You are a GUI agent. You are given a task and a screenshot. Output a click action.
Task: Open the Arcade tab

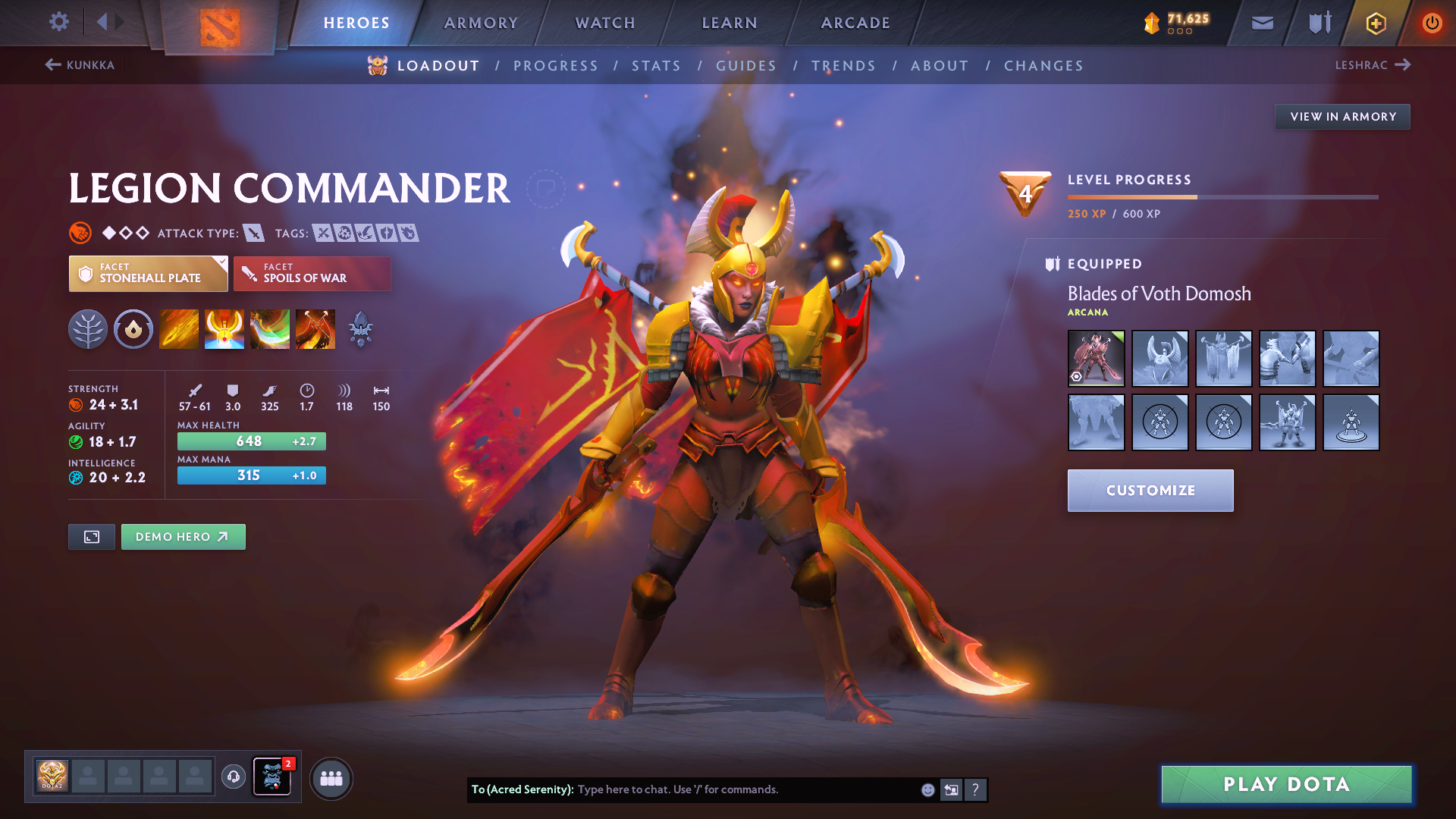pyautogui.click(x=855, y=23)
